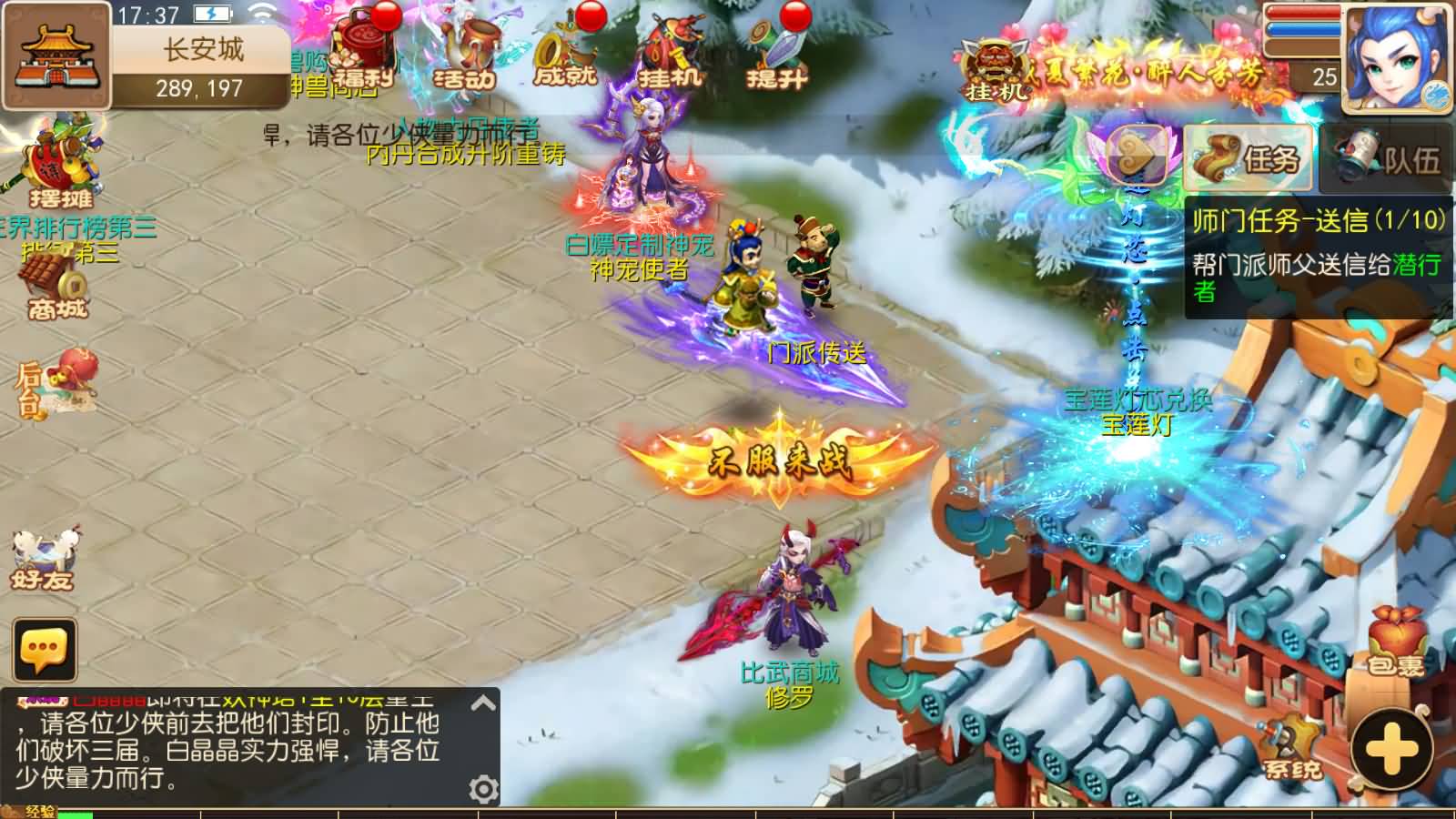1456x819 pixels.
Task: Open chat settings gear
Action: (x=483, y=788)
